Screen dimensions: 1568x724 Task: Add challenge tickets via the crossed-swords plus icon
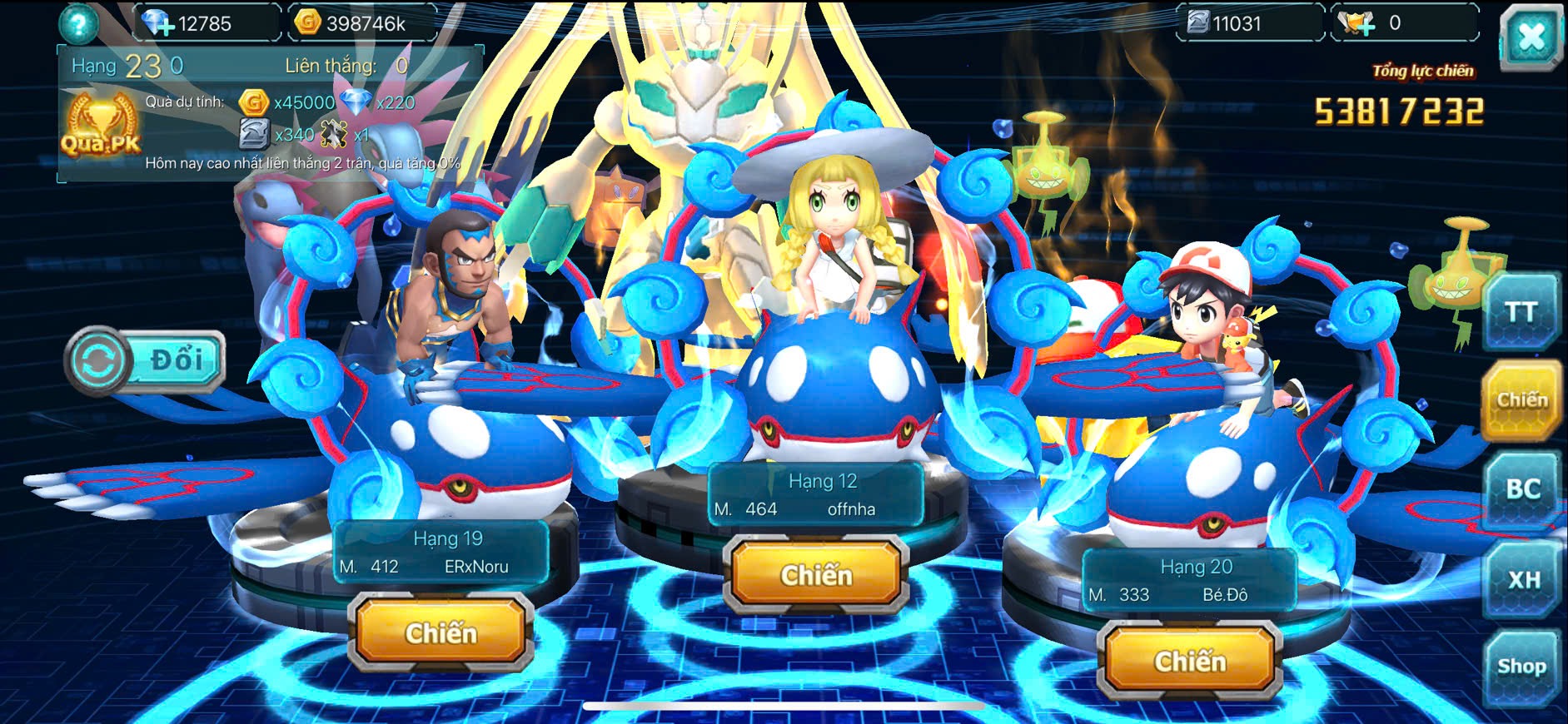click(x=1357, y=23)
